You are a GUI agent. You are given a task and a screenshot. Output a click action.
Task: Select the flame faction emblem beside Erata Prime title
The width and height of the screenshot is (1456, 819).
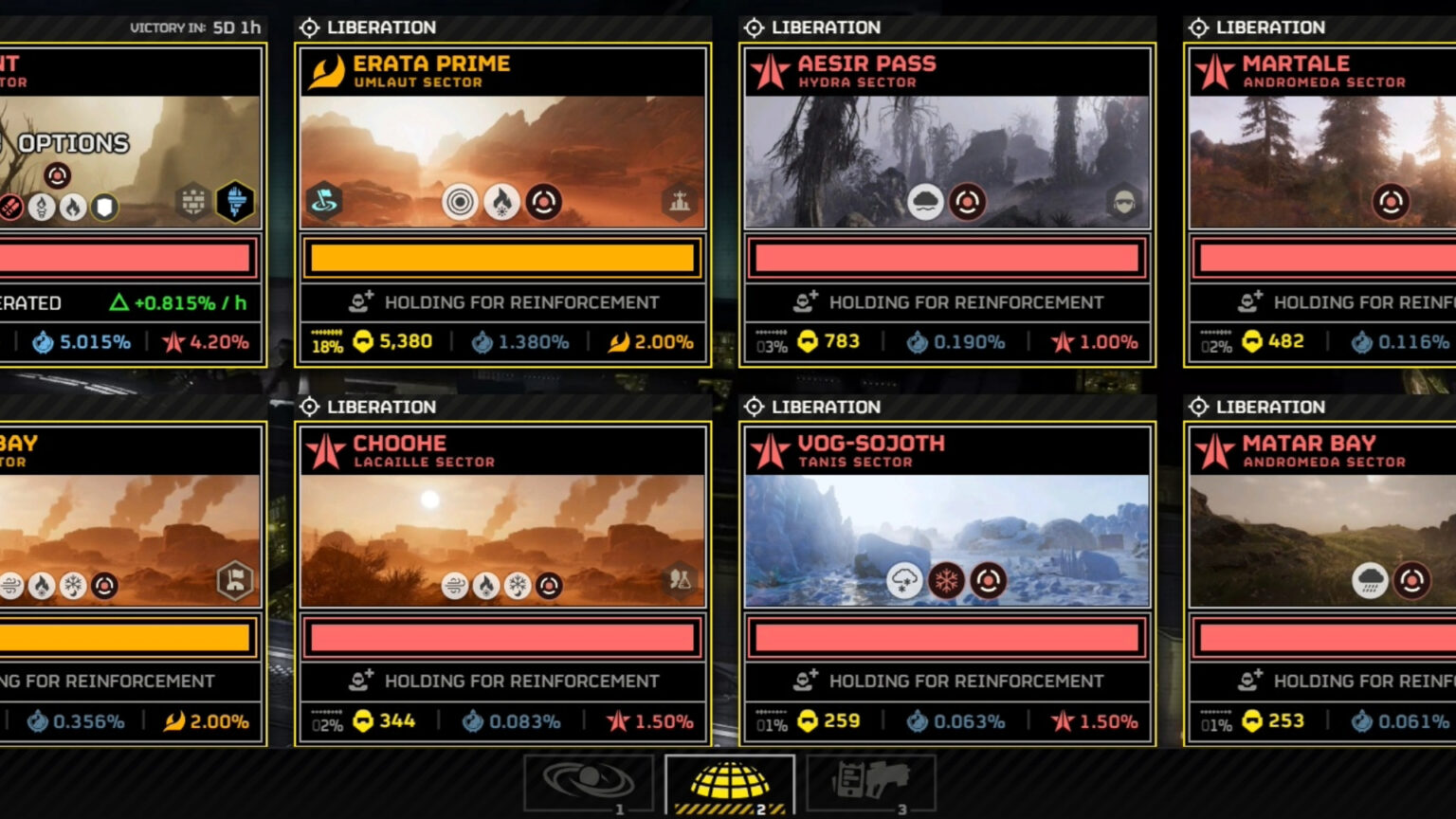327,68
